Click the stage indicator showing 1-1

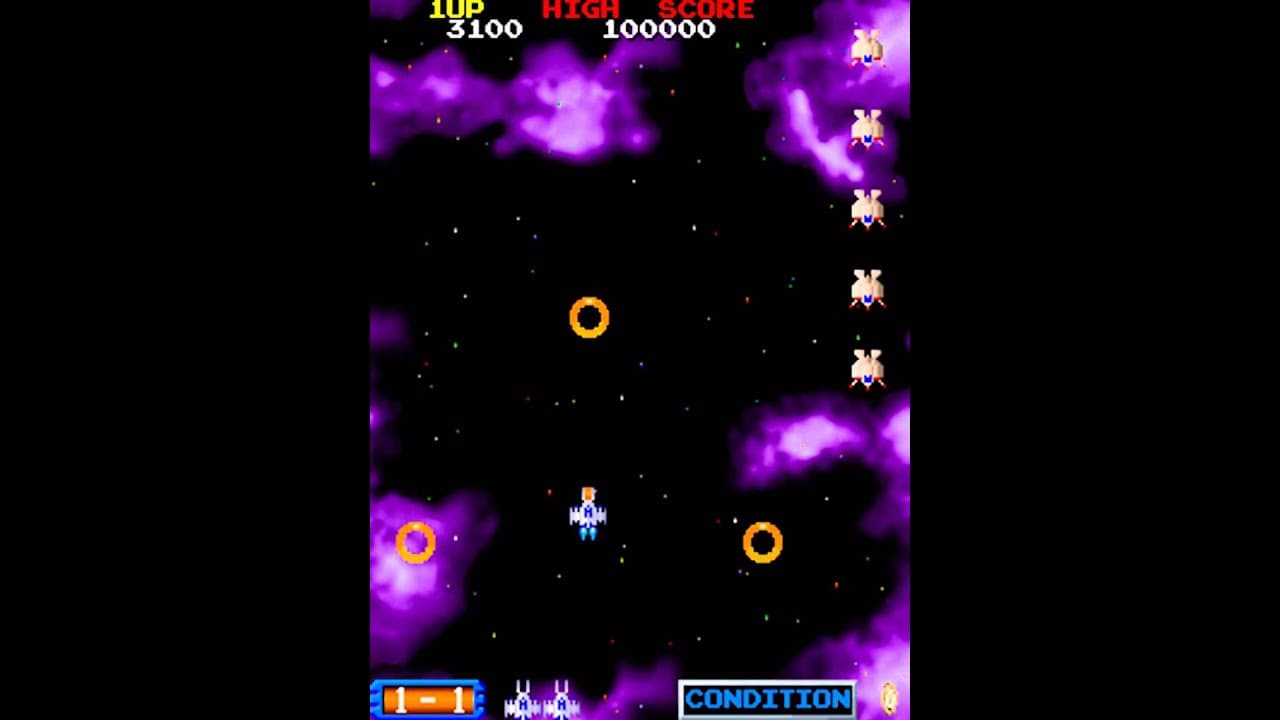[x=425, y=696]
